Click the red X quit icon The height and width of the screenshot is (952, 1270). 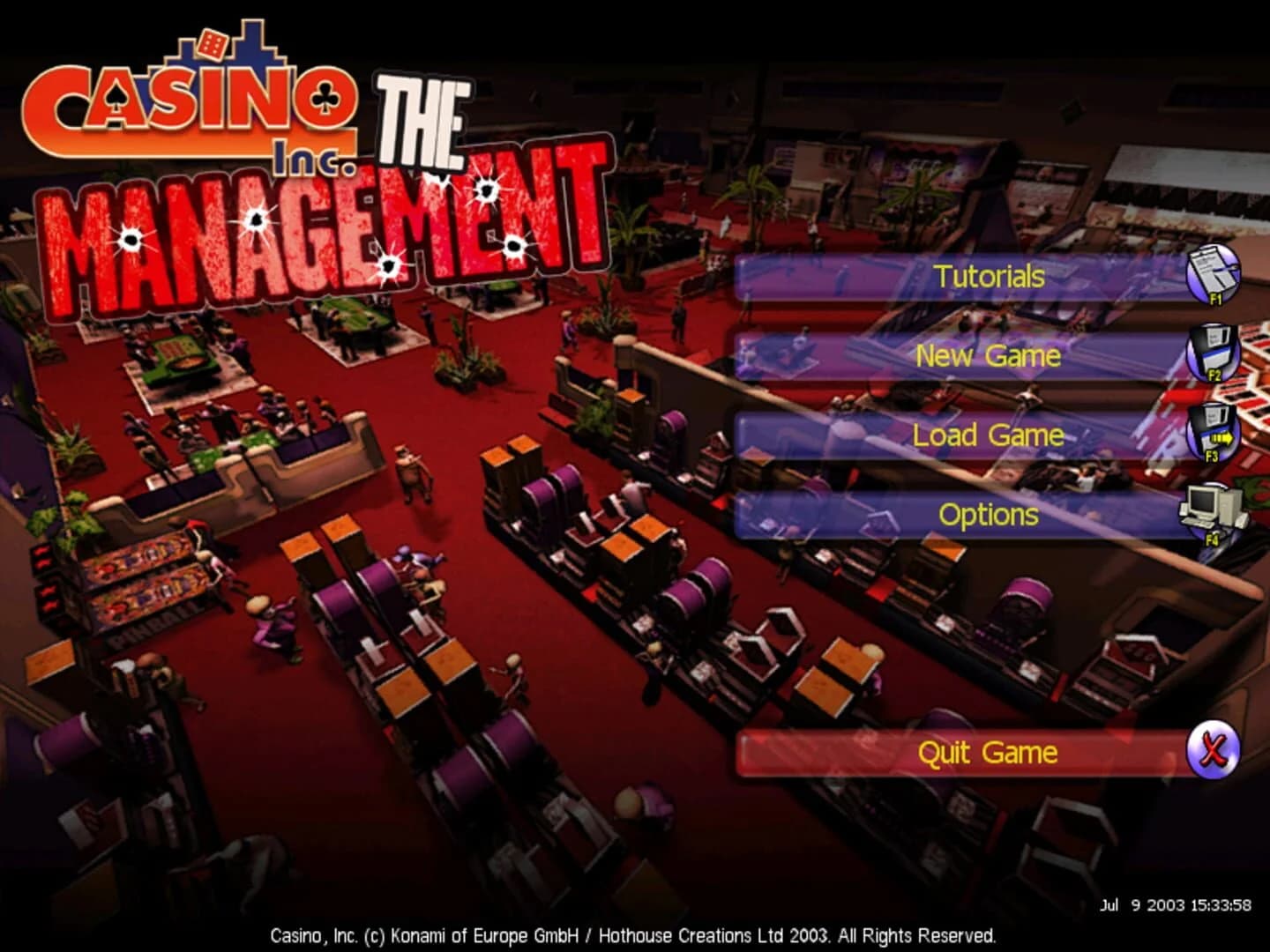[1215, 751]
